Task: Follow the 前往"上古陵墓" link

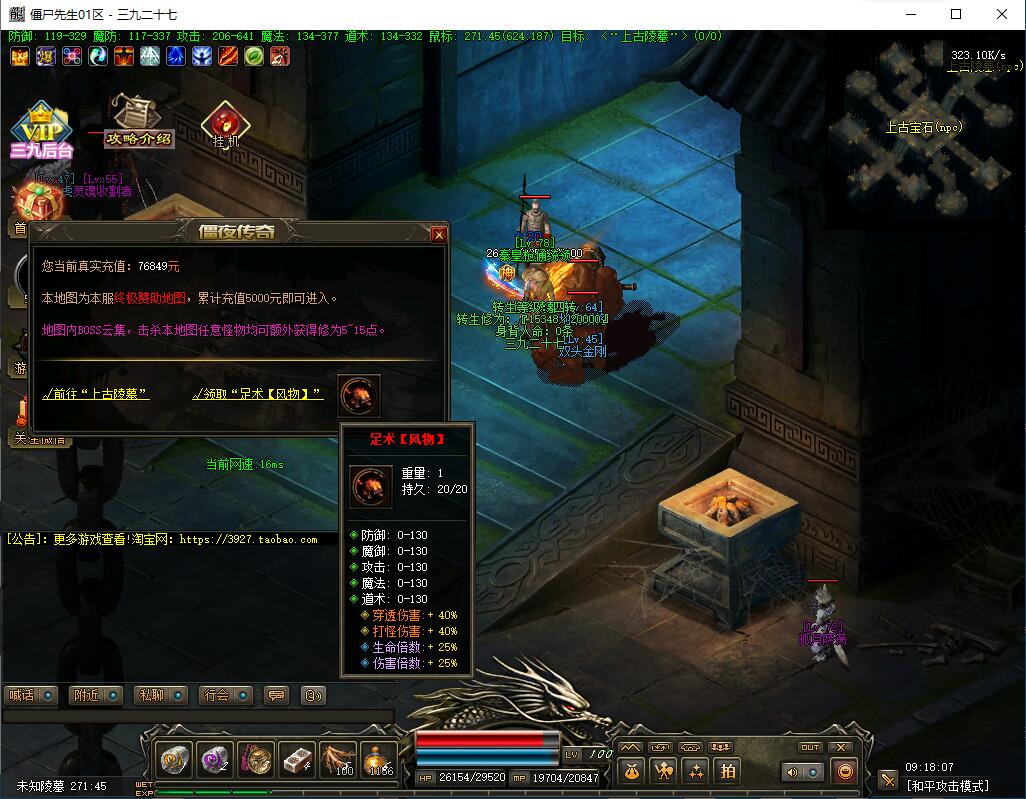Action: coord(96,394)
